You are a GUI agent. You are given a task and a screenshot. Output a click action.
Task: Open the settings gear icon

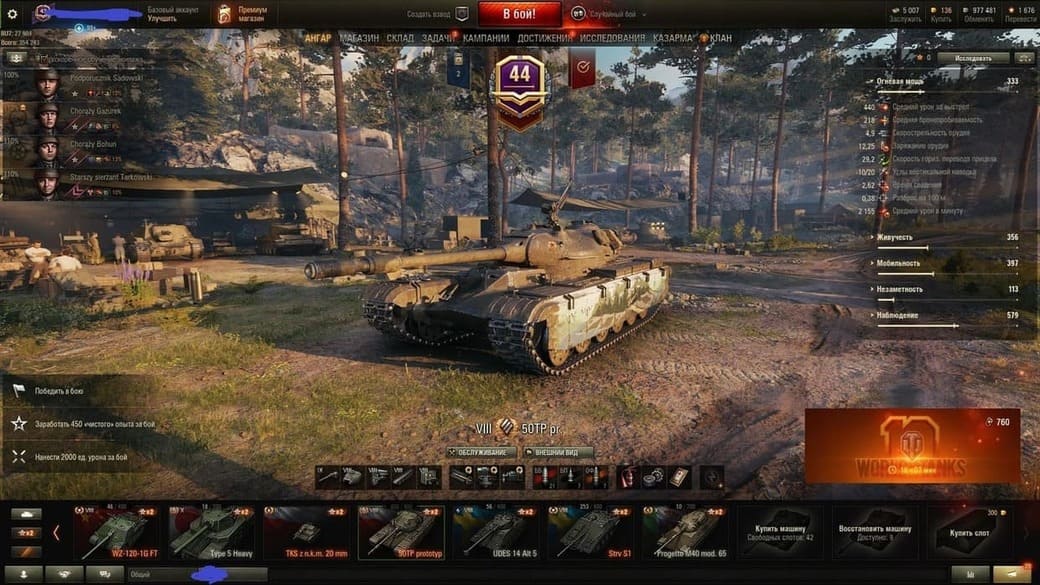click(13, 14)
